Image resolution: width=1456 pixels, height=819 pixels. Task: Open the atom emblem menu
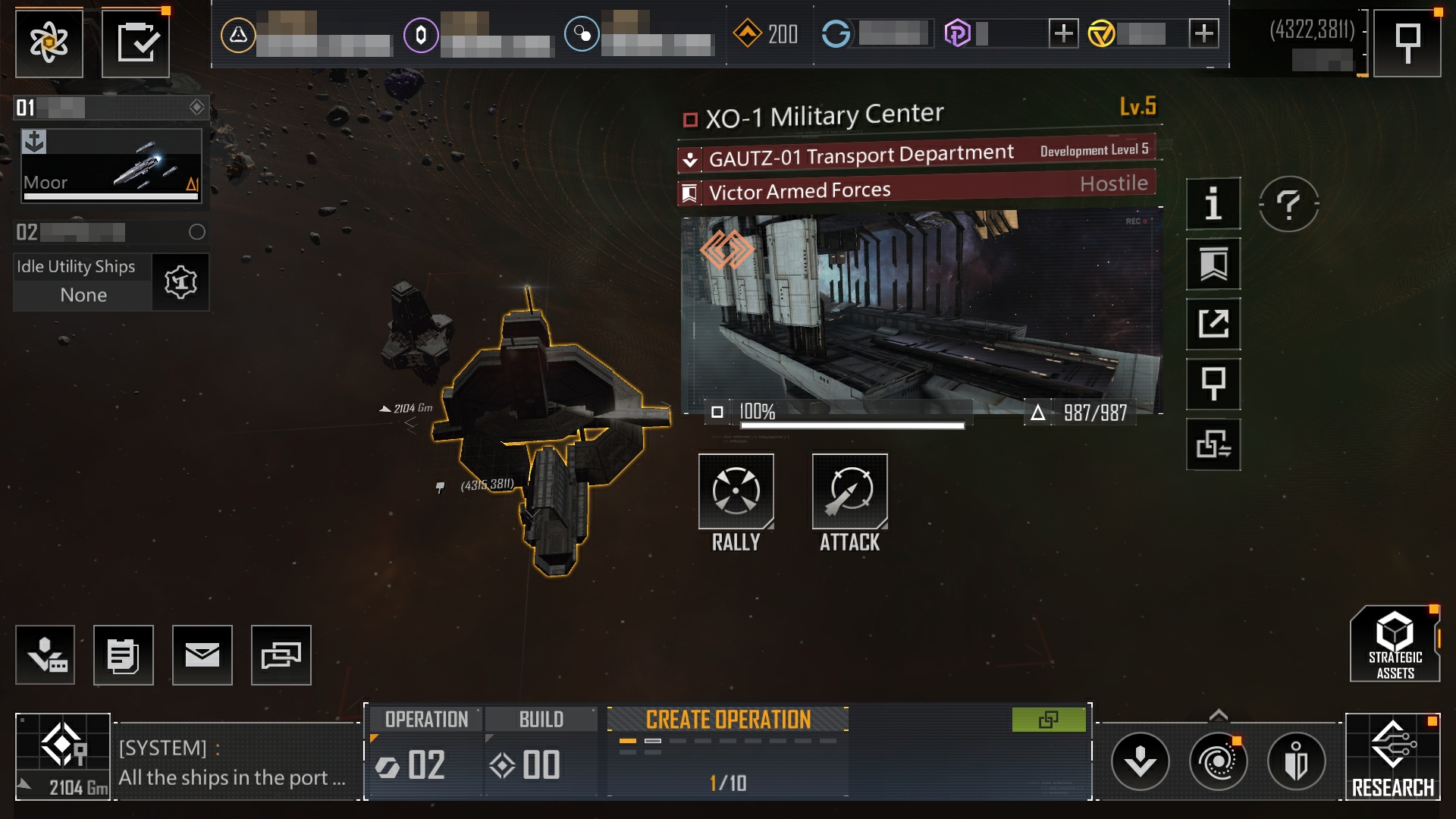49,42
